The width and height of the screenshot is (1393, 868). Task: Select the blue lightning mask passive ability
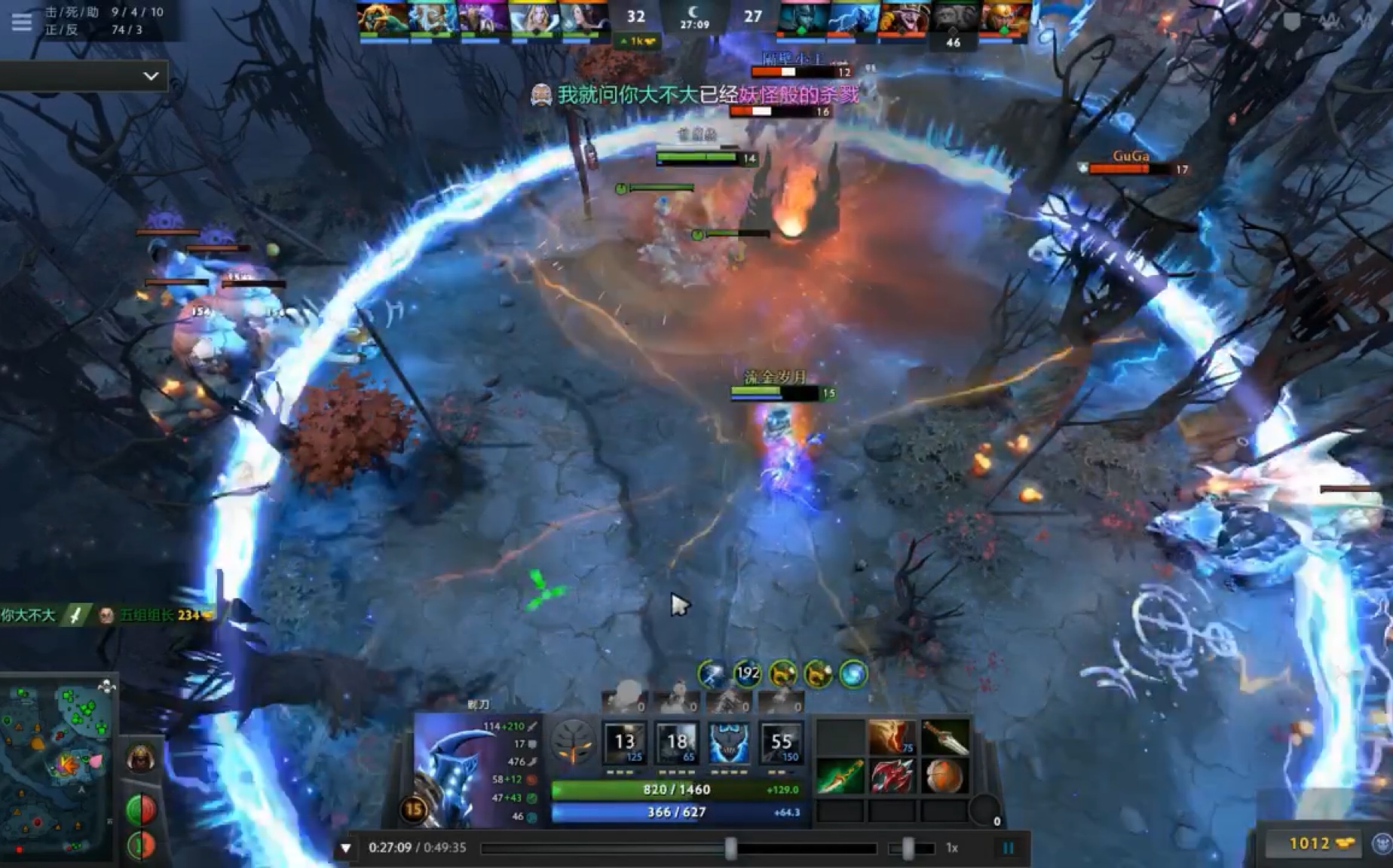click(729, 743)
